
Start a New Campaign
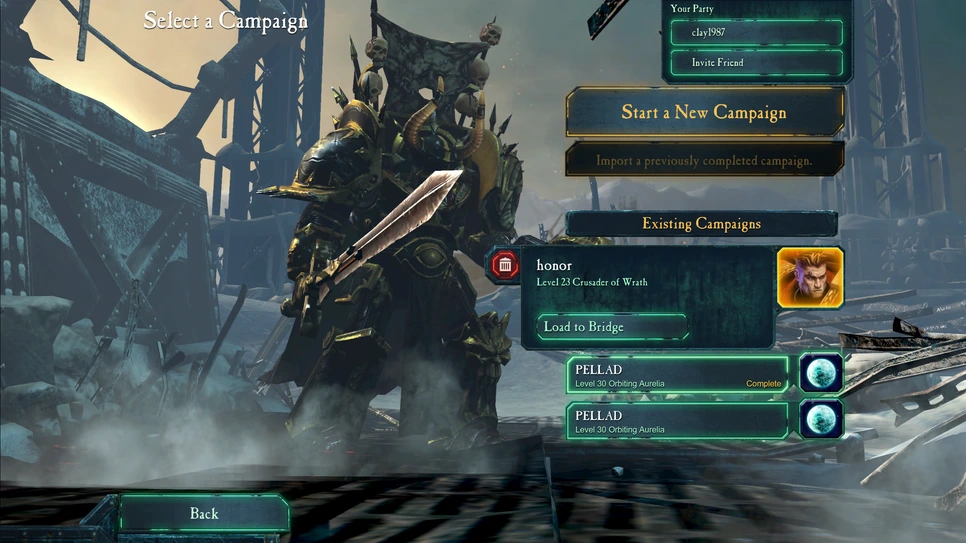click(704, 112)
